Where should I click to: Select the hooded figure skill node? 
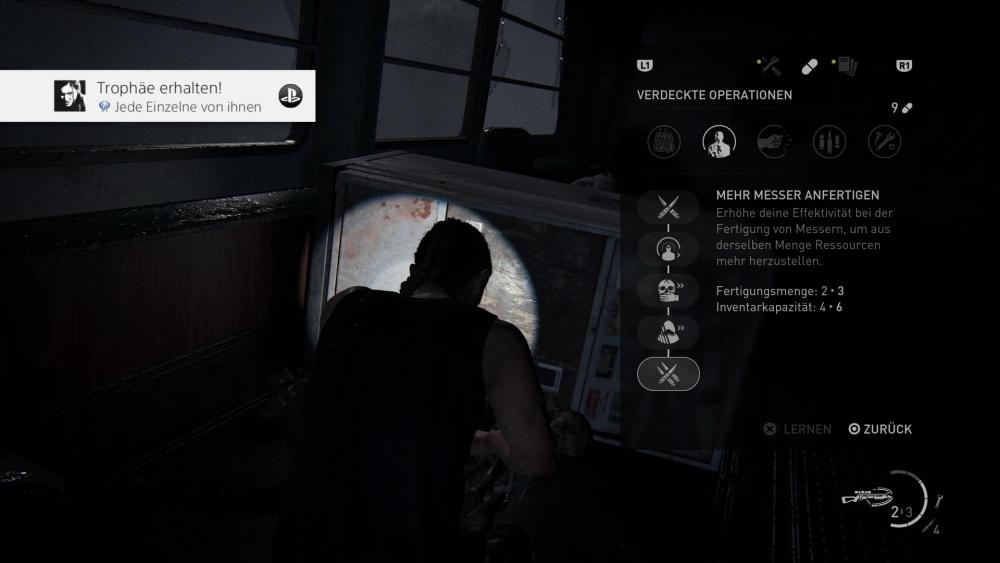[668, 332]
